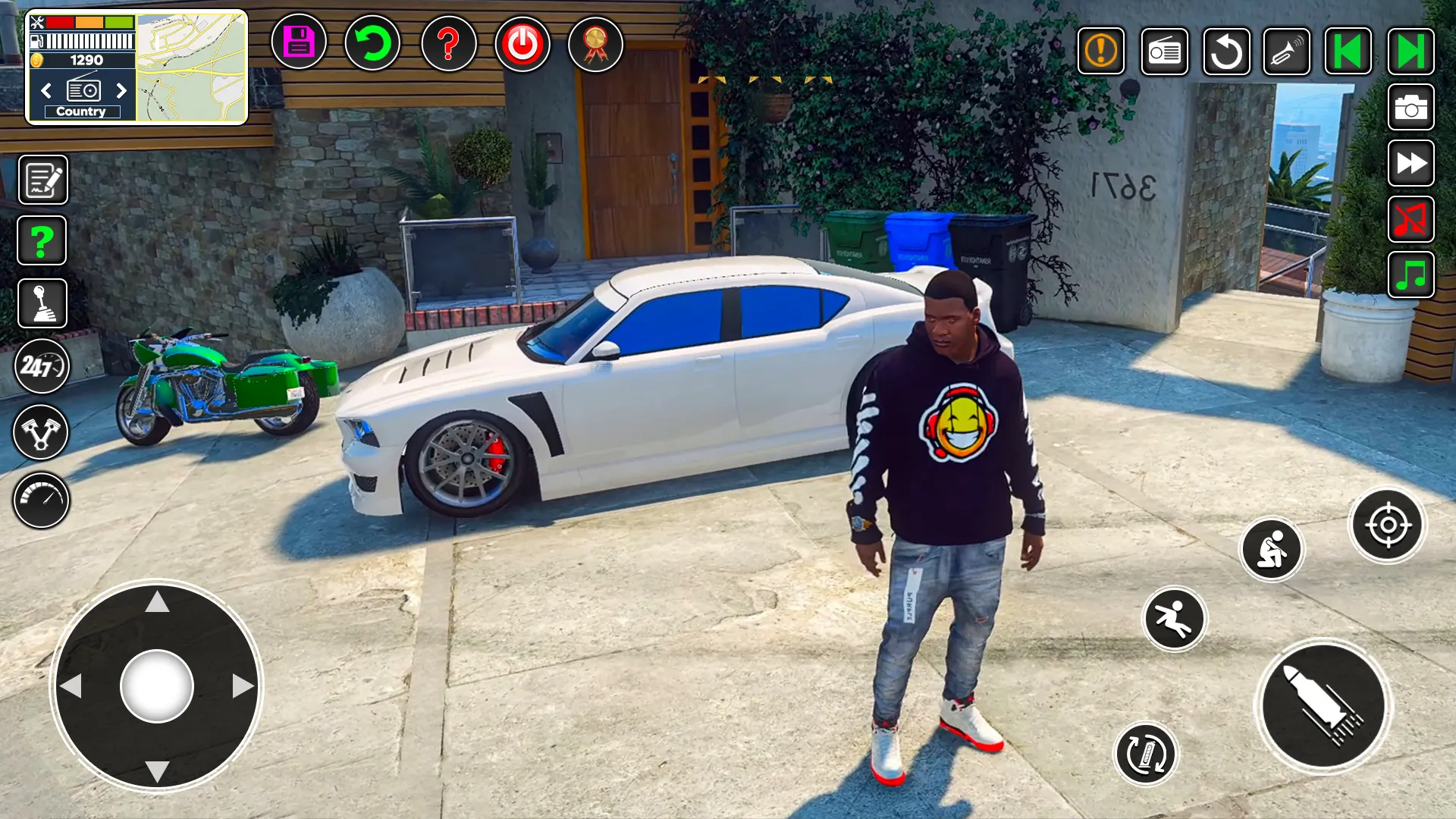
Task: Take a screenshot with the camera icon
Action: tap(1410, 106)
